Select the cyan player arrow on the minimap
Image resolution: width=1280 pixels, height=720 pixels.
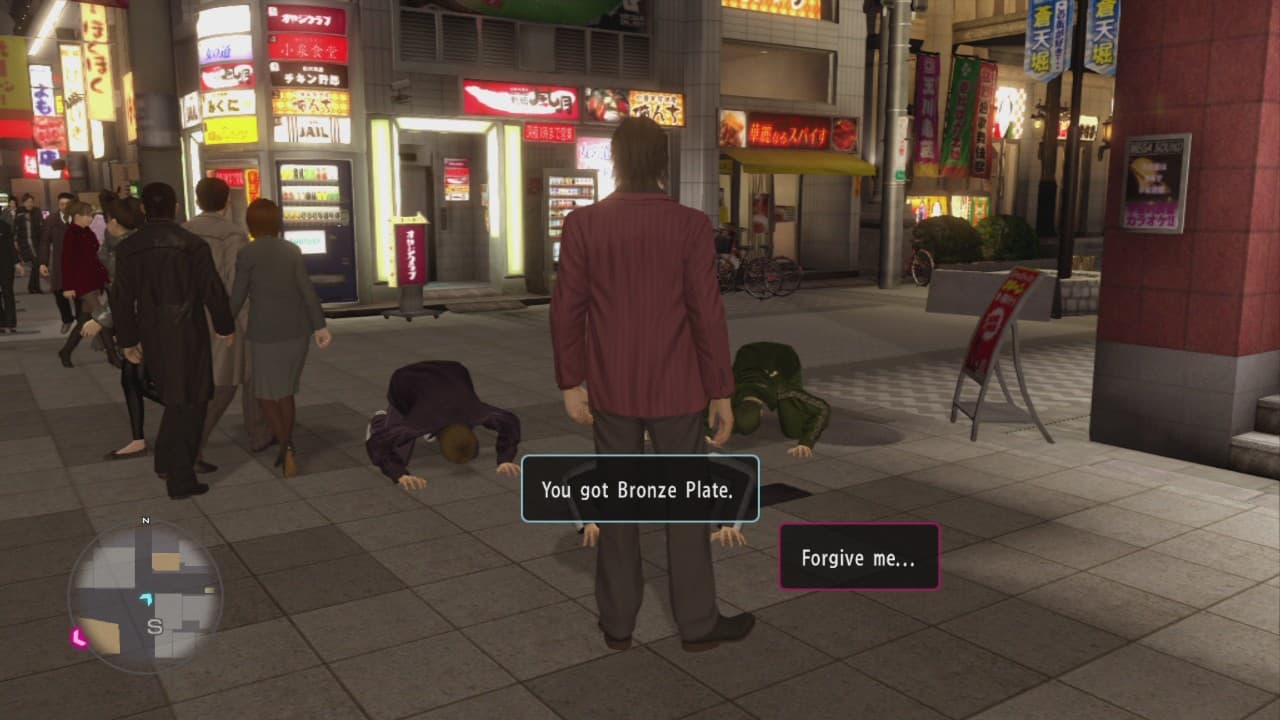click(x=146, y=599)
